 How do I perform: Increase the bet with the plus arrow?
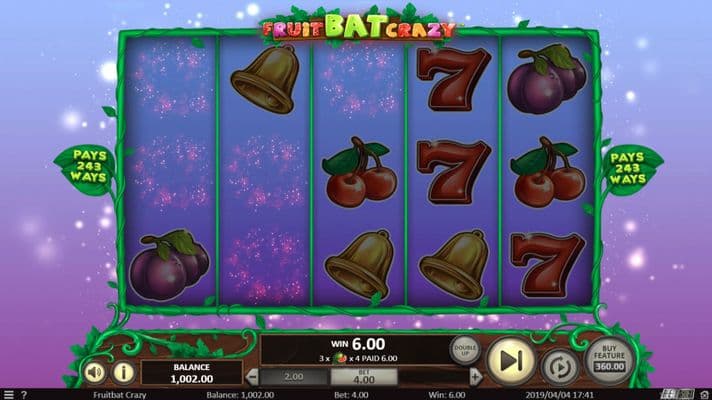pos(473,377)
